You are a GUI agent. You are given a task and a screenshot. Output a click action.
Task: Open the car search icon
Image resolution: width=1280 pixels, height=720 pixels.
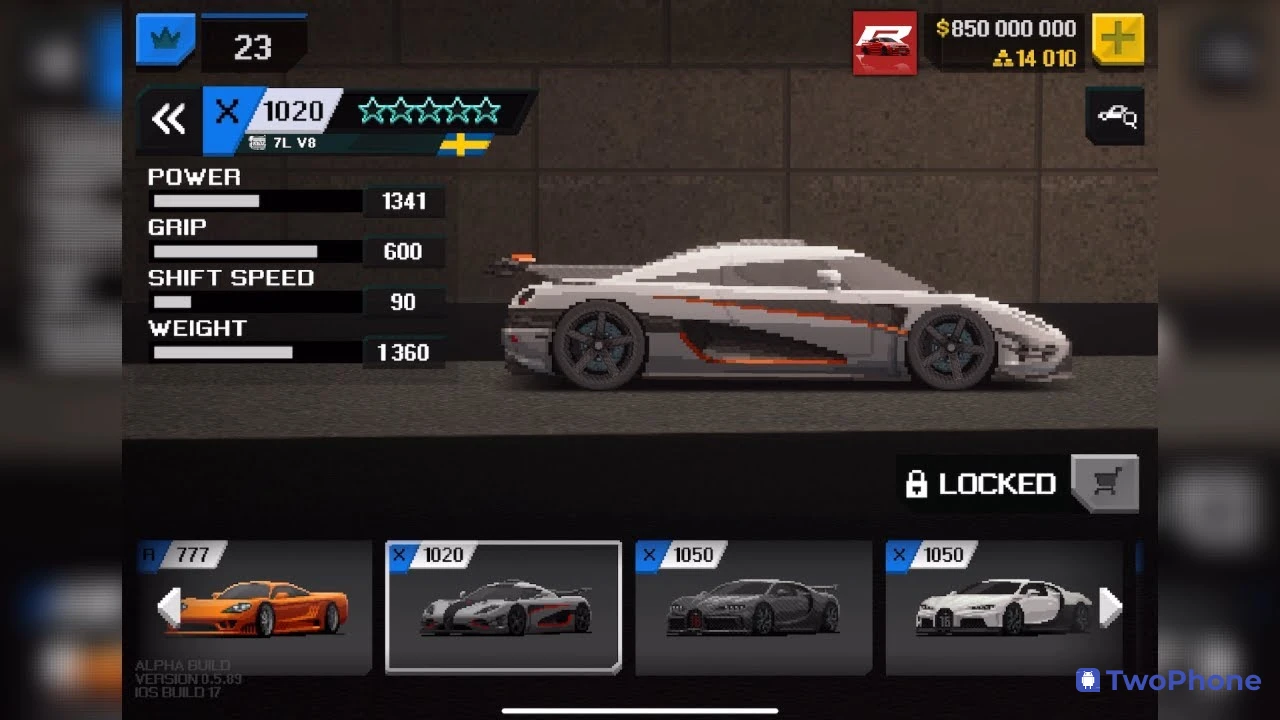1115,117
